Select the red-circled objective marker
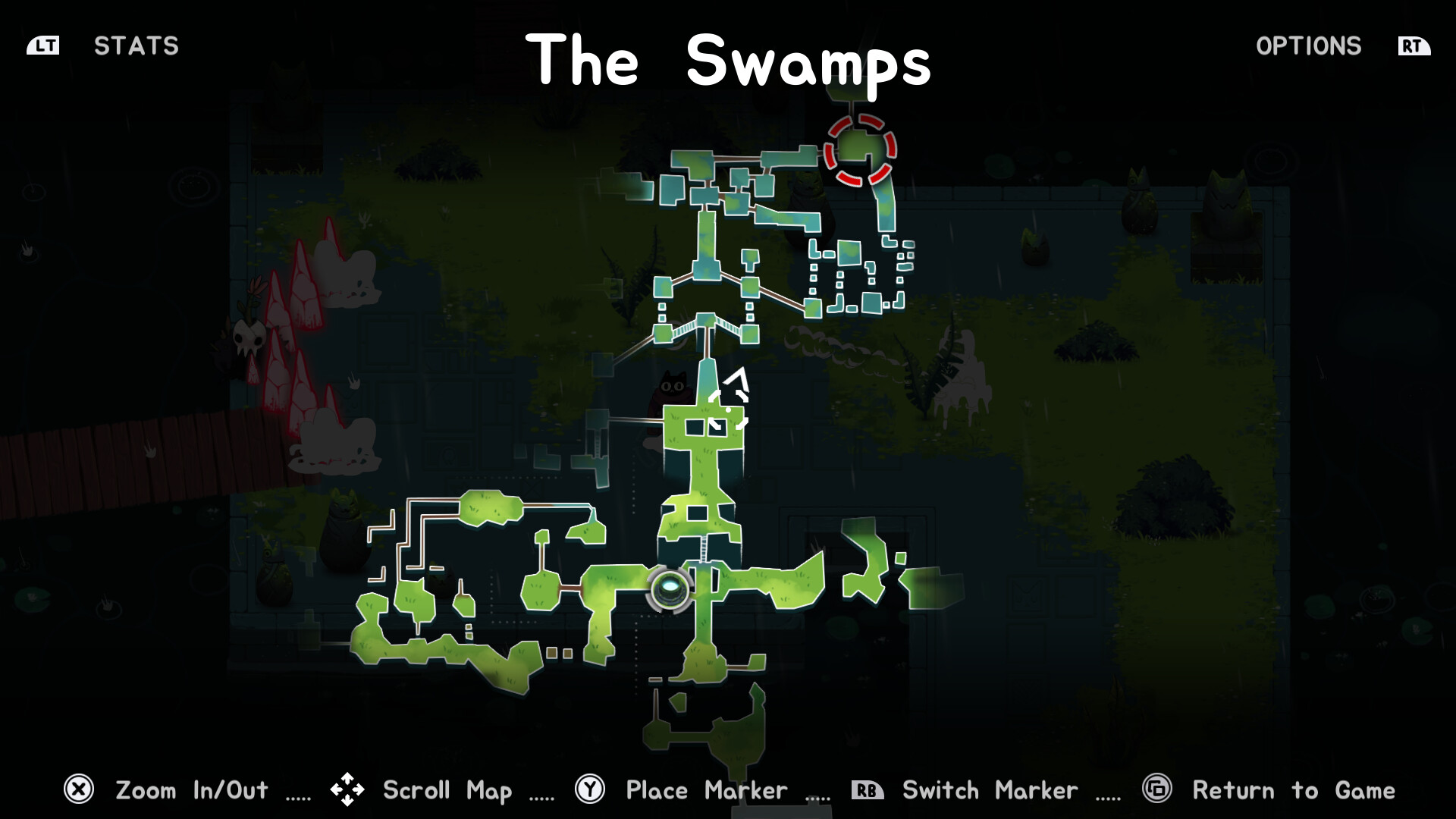The image size is (1456, 819). [x=861, y=149]
